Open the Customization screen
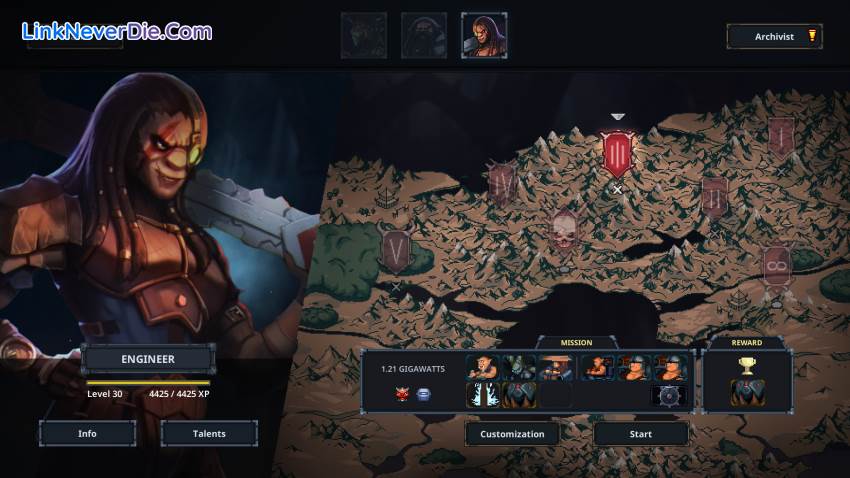This screenshot has height=478, width=850. tap(512, 434)
